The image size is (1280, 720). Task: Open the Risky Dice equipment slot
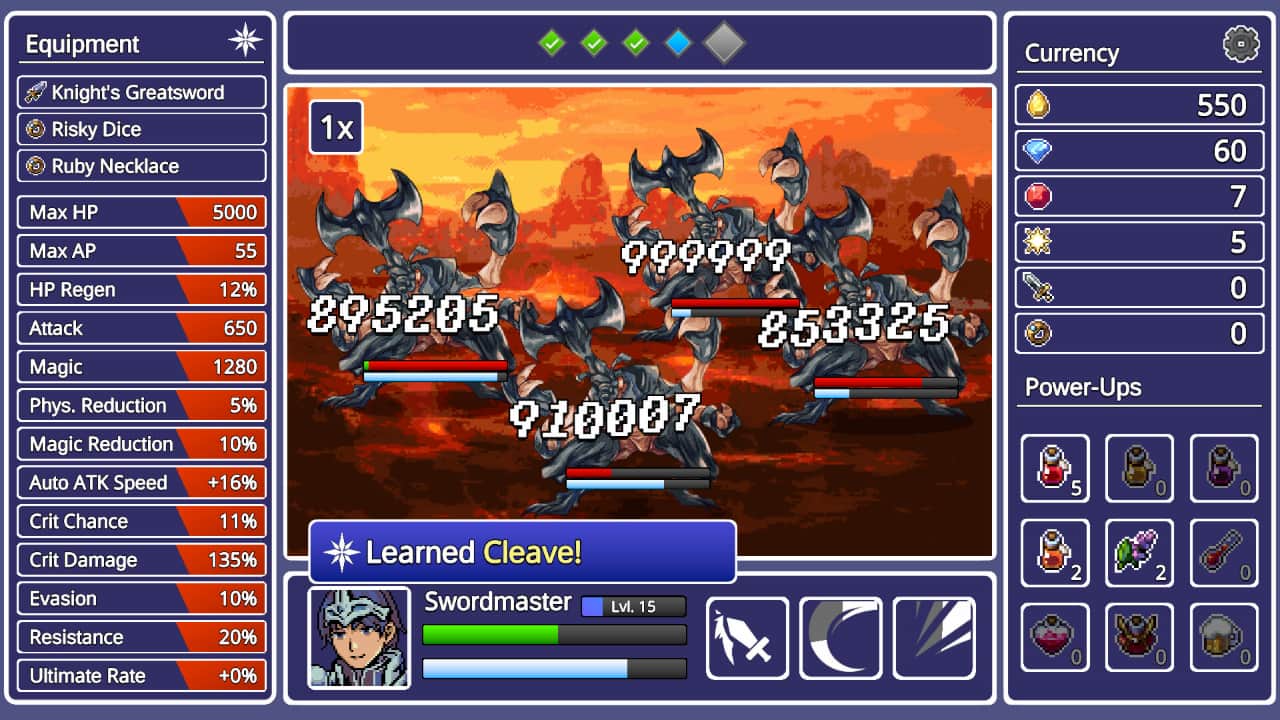140,129
